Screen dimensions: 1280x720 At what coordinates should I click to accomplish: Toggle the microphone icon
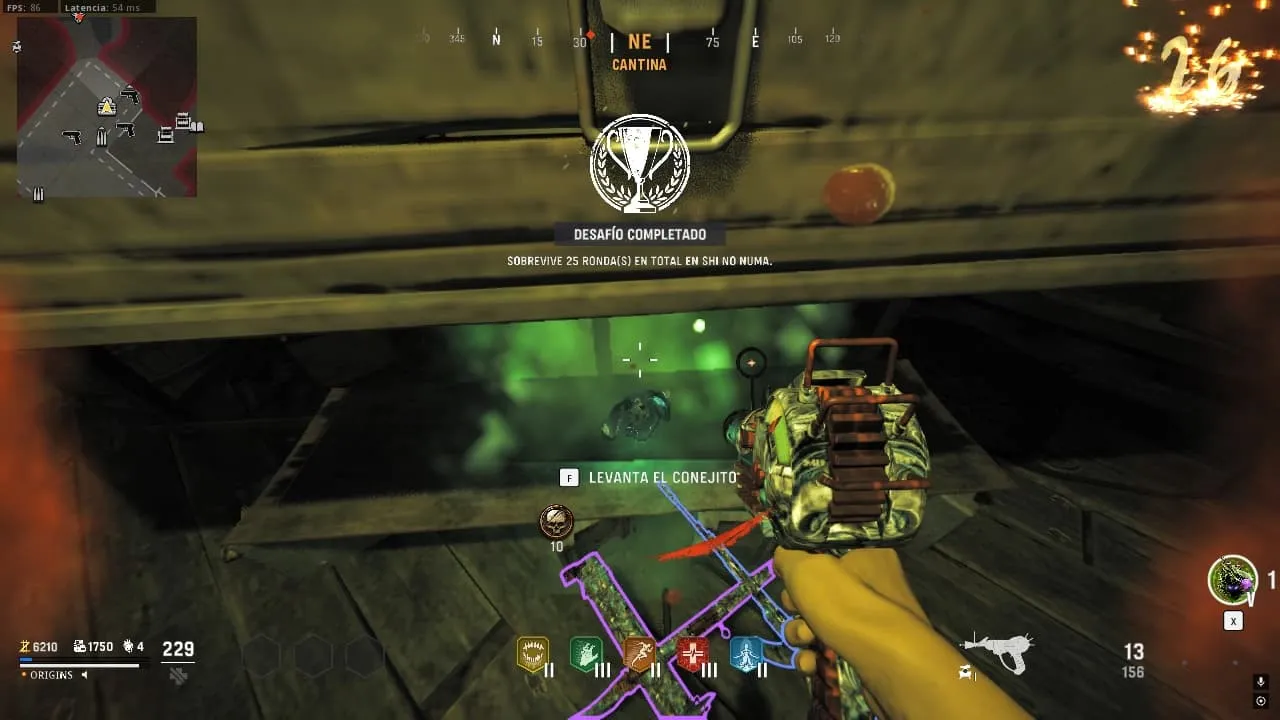coord(1260,682)
